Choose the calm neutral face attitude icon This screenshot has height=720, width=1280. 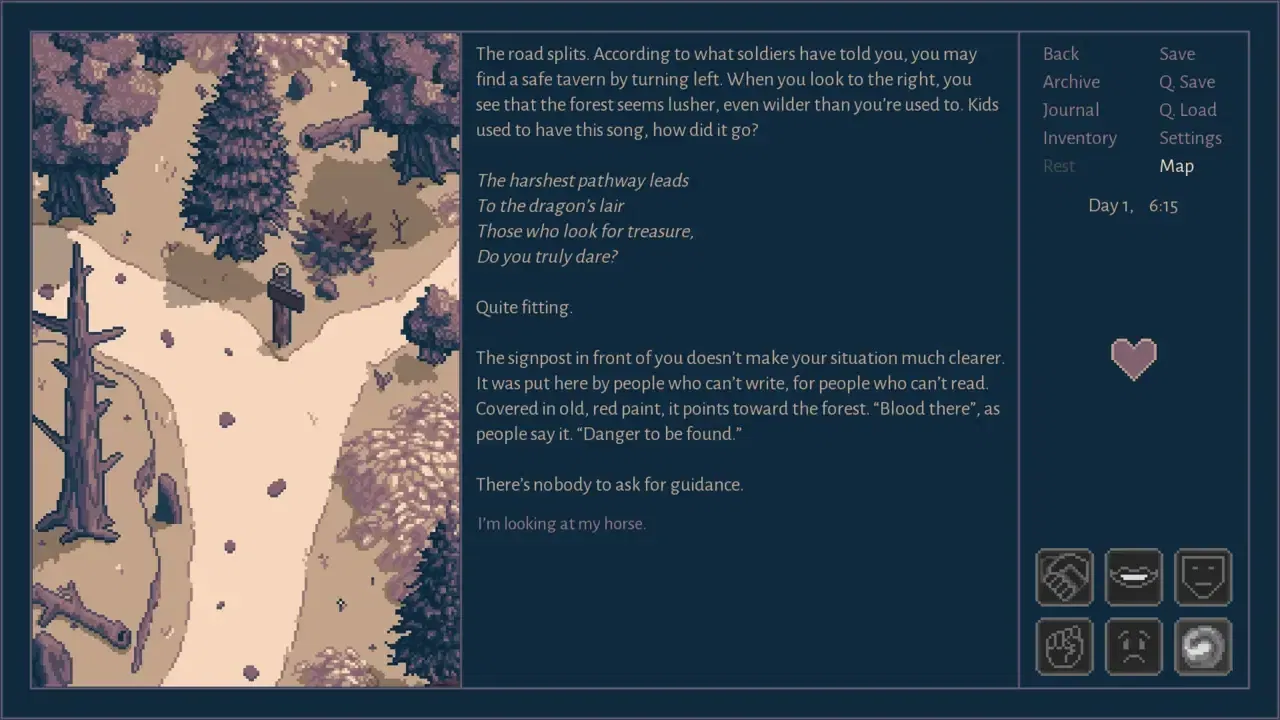point(1203,578)
